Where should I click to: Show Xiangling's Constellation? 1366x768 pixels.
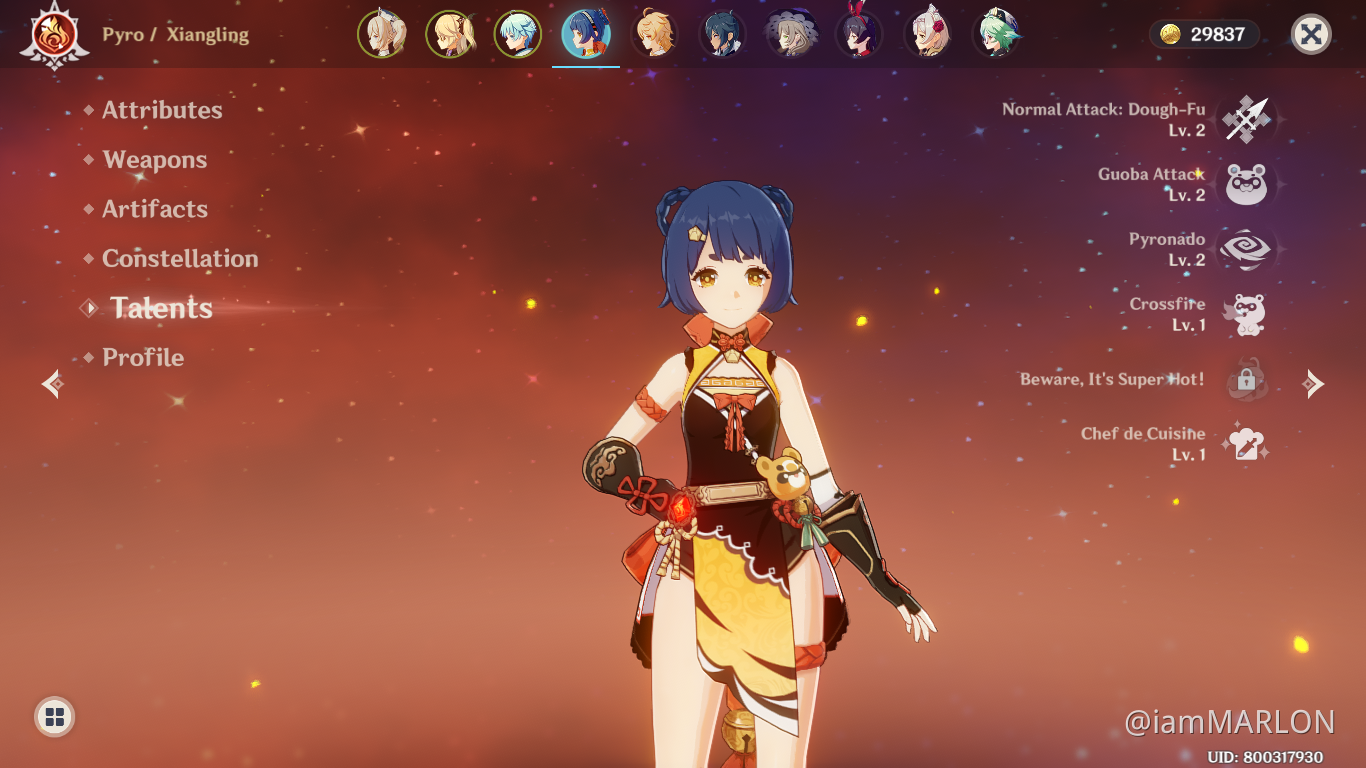pos(180,258)
